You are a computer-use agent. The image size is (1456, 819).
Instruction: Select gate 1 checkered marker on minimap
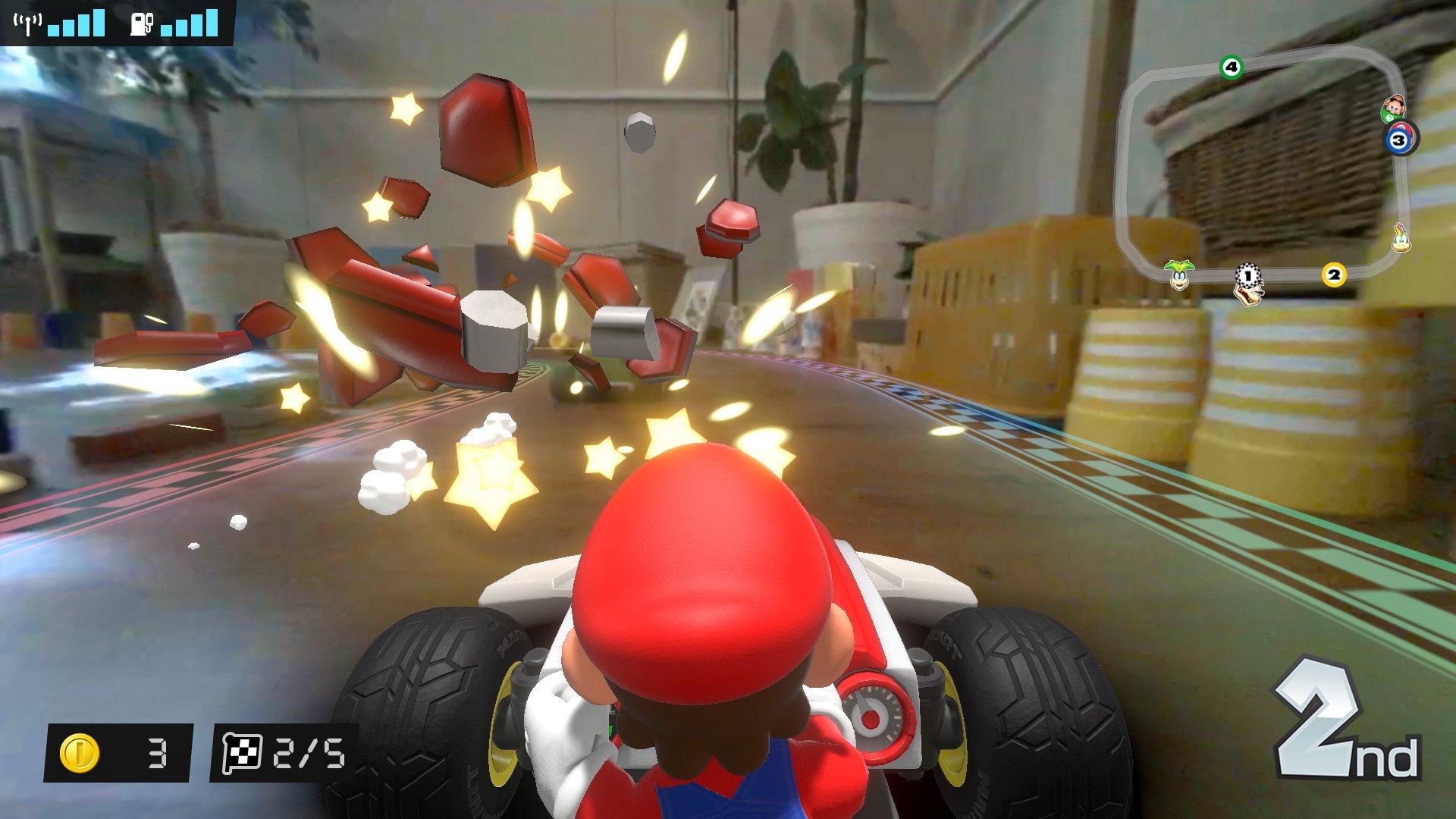tap(1247, 276)
